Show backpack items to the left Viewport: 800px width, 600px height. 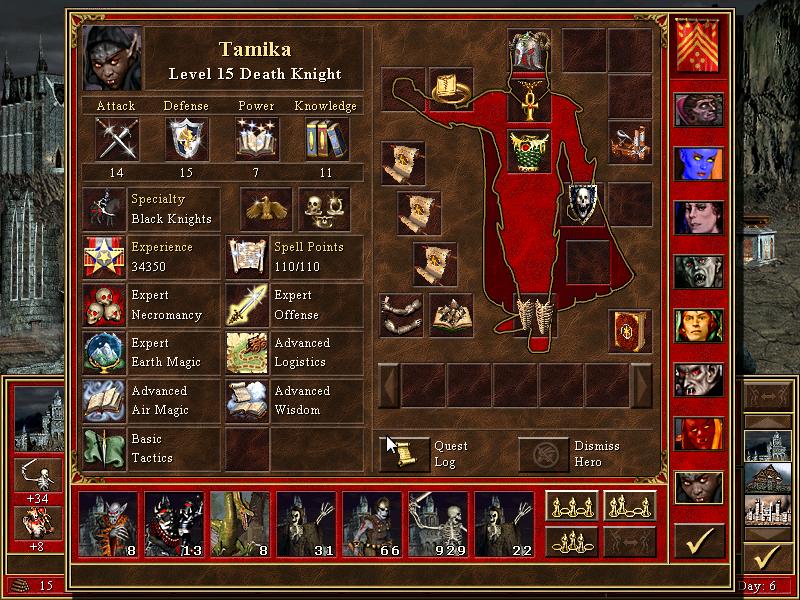[388, 385]
